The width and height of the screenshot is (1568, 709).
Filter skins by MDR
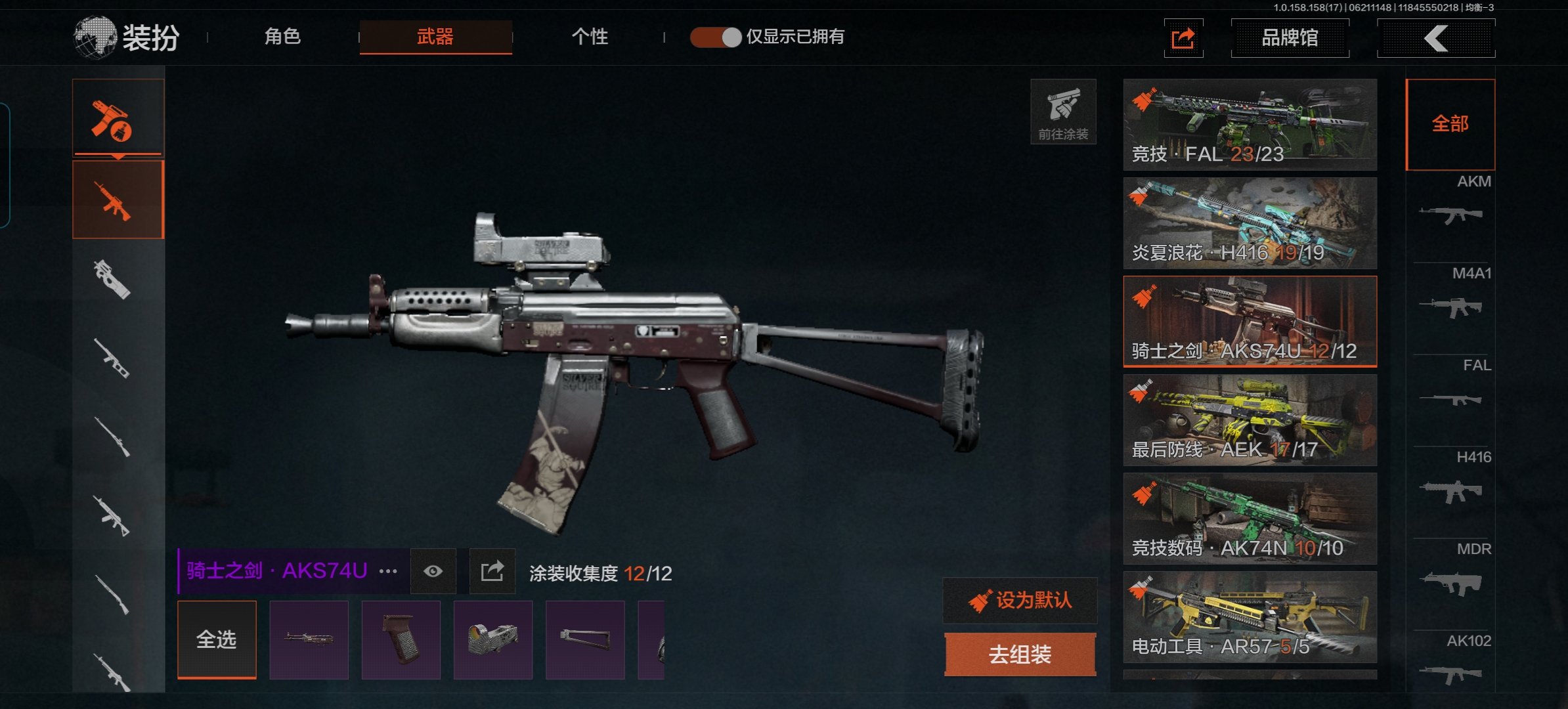pos(1451,572)
